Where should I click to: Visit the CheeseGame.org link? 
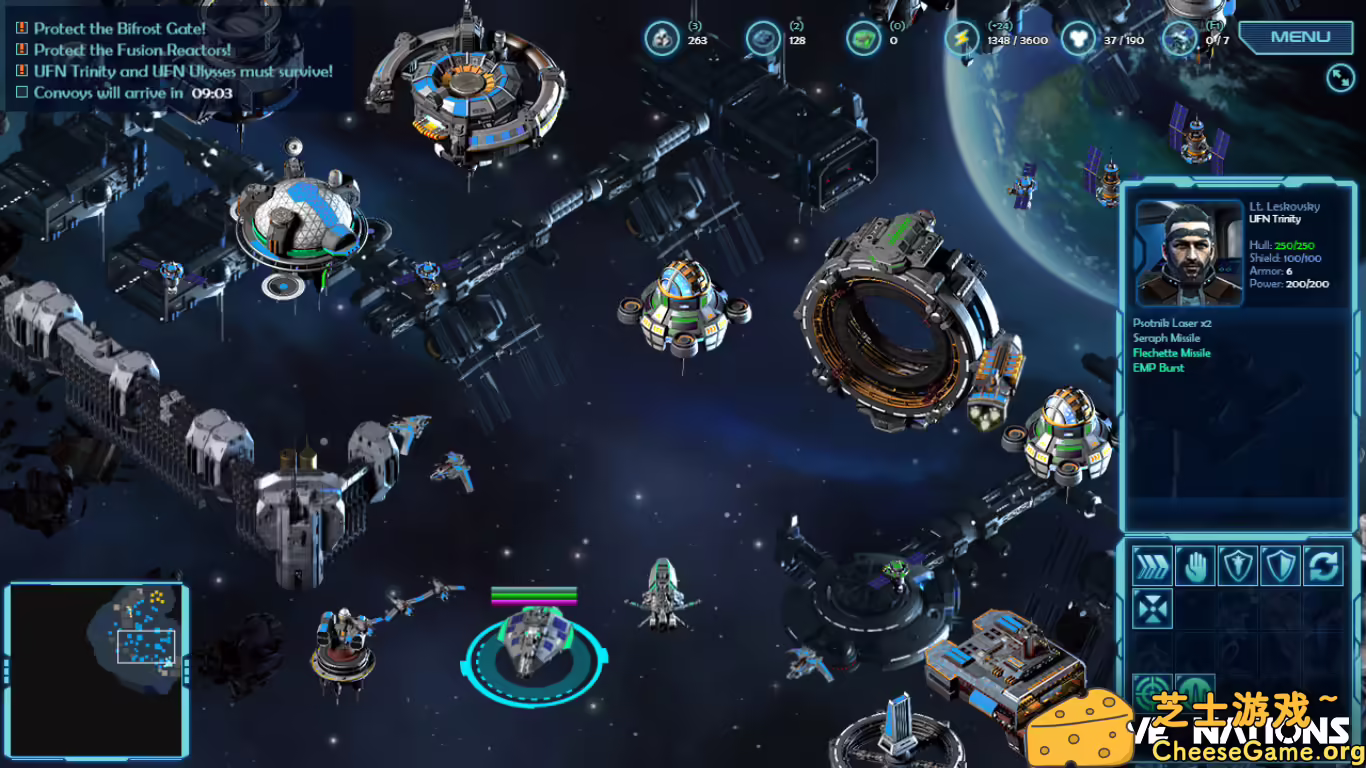click(1257, 749)
